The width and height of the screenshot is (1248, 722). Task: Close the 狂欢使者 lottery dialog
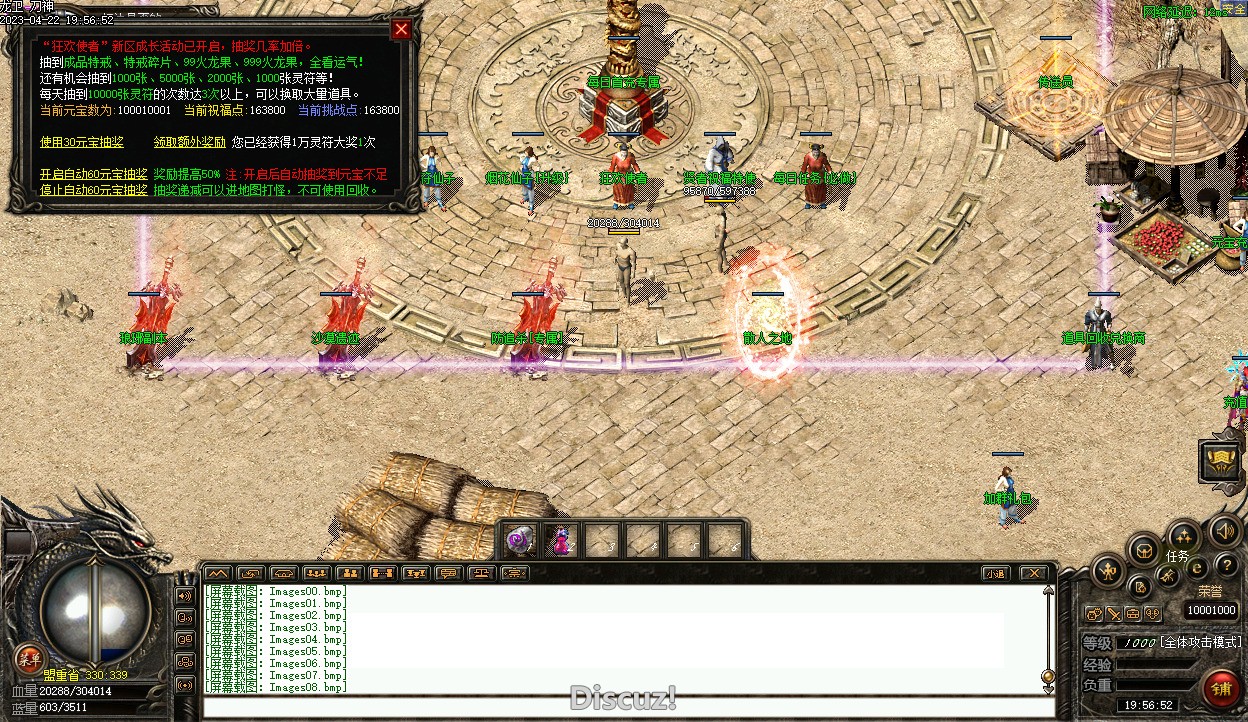[401, 29]
